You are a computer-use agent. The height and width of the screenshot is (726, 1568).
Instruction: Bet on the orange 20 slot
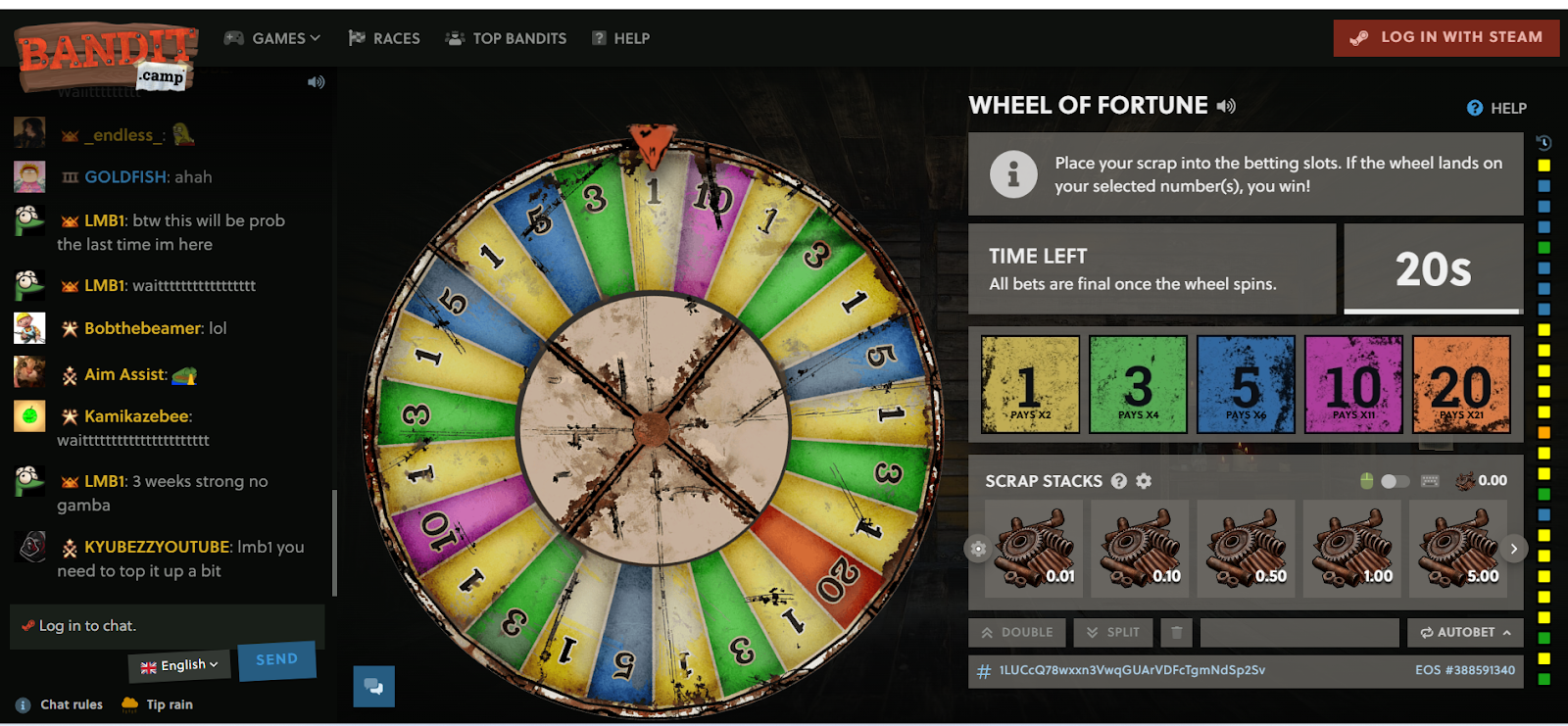1461,384
